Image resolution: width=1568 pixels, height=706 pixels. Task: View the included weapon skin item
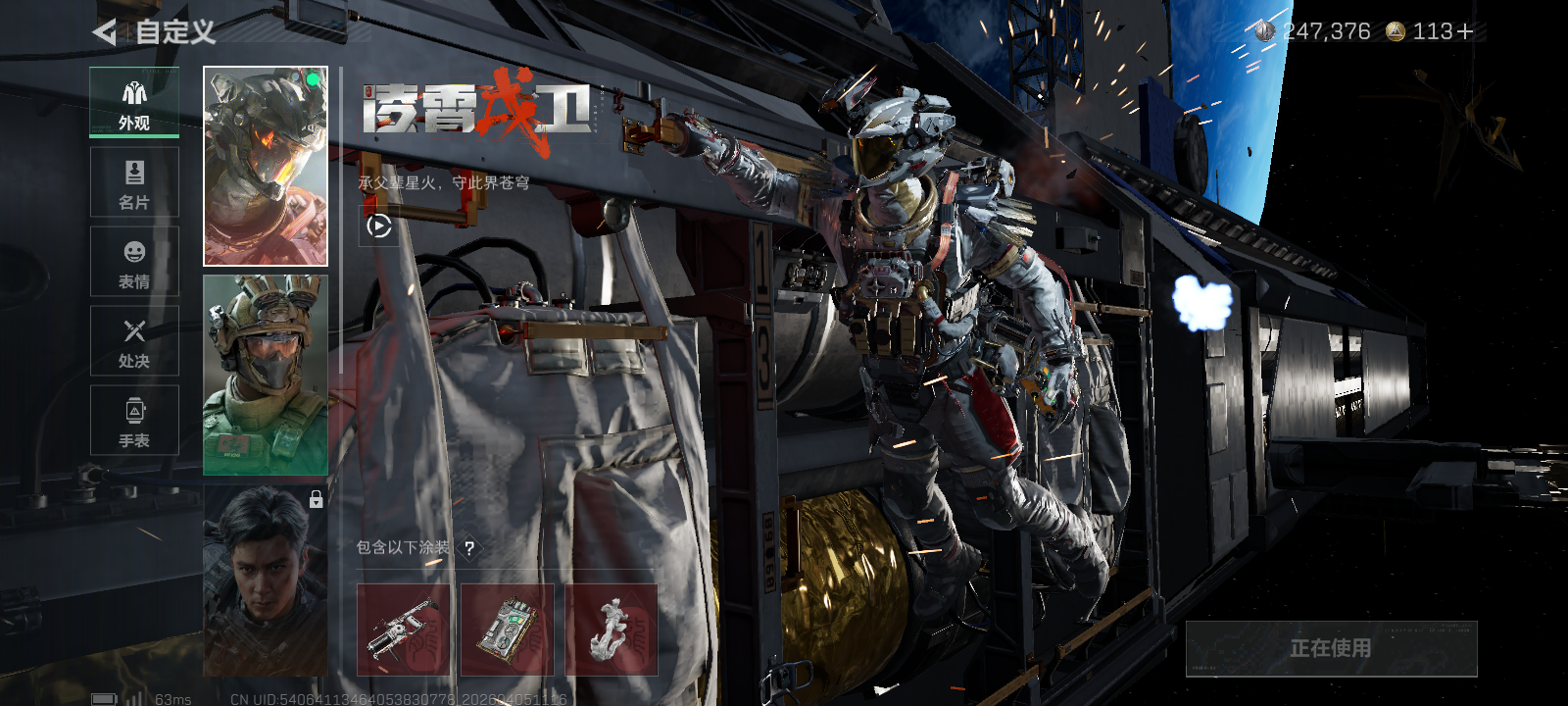pyautogui.click(x=403, y=630)
